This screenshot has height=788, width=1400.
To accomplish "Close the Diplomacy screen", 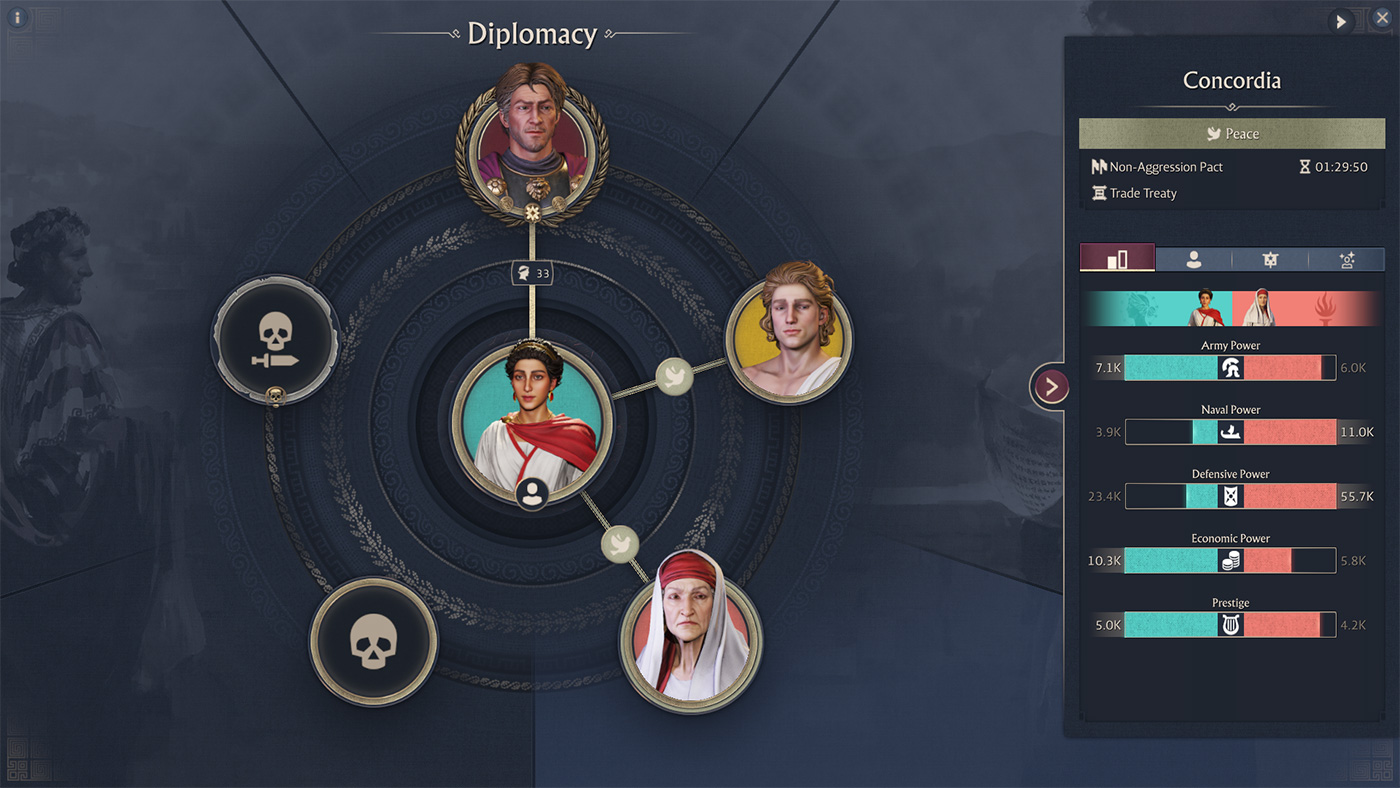I will [x=1381, y=18].
